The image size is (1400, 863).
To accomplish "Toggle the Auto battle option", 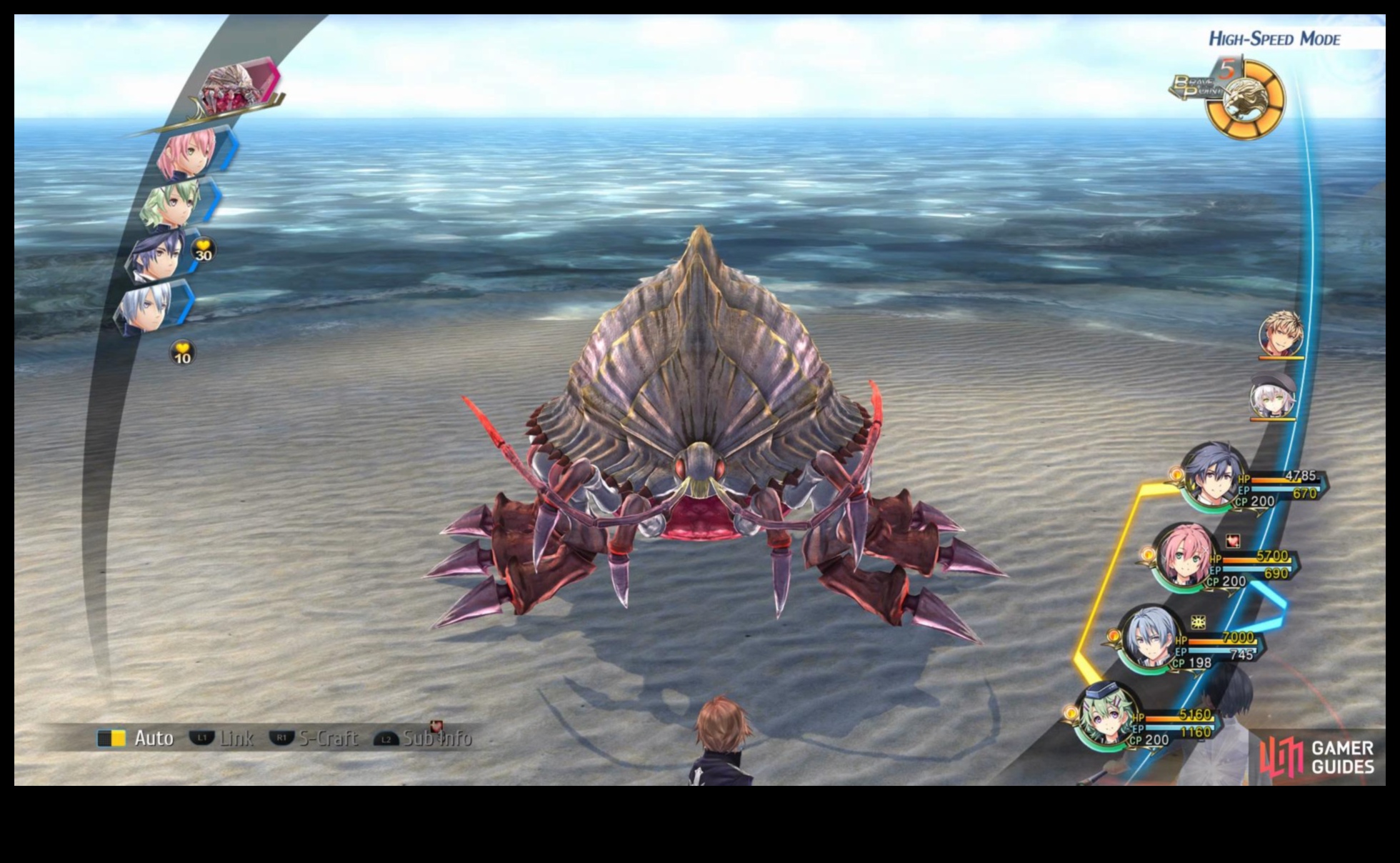I will [136, 738].
